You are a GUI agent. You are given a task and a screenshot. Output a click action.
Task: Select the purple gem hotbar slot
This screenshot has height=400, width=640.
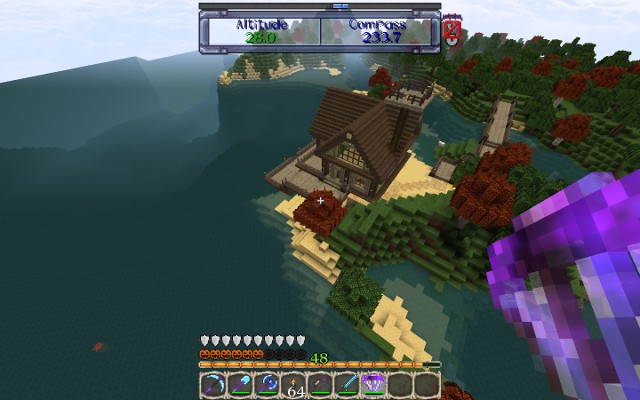(374, 385)
